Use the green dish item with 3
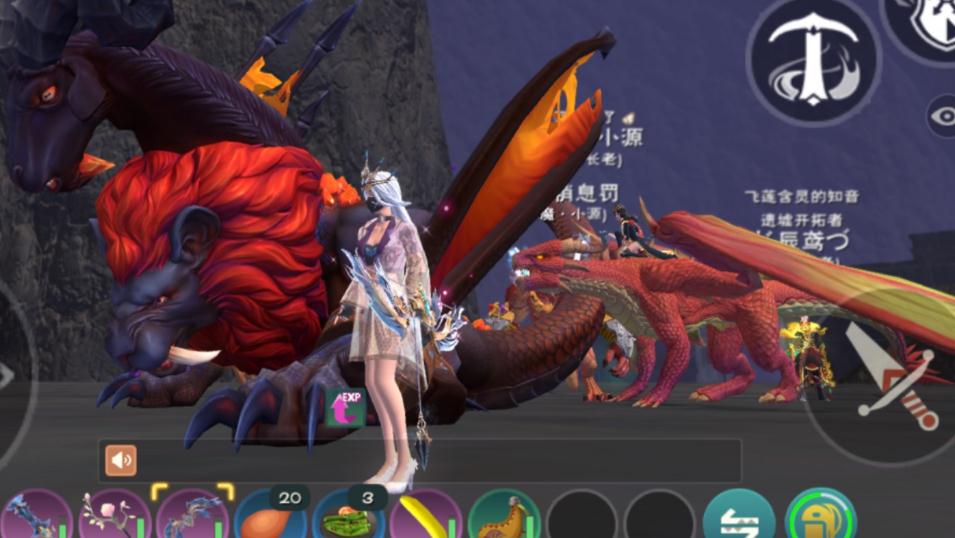The image size is (955, 538). 348,517
